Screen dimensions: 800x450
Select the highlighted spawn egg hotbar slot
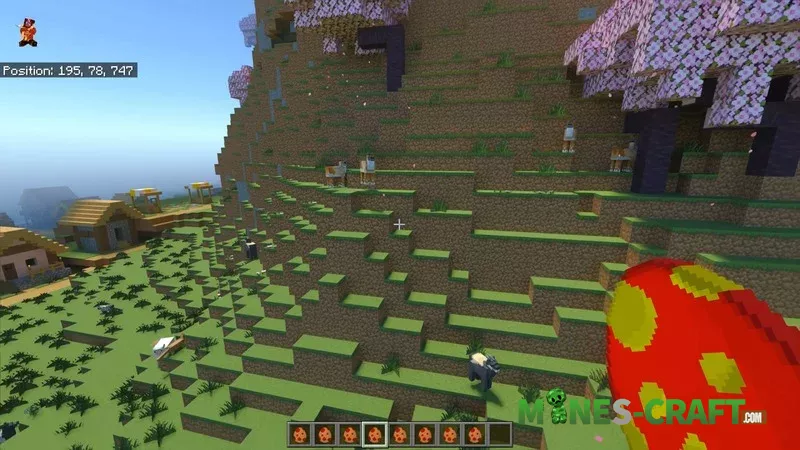tap(374, 434)
